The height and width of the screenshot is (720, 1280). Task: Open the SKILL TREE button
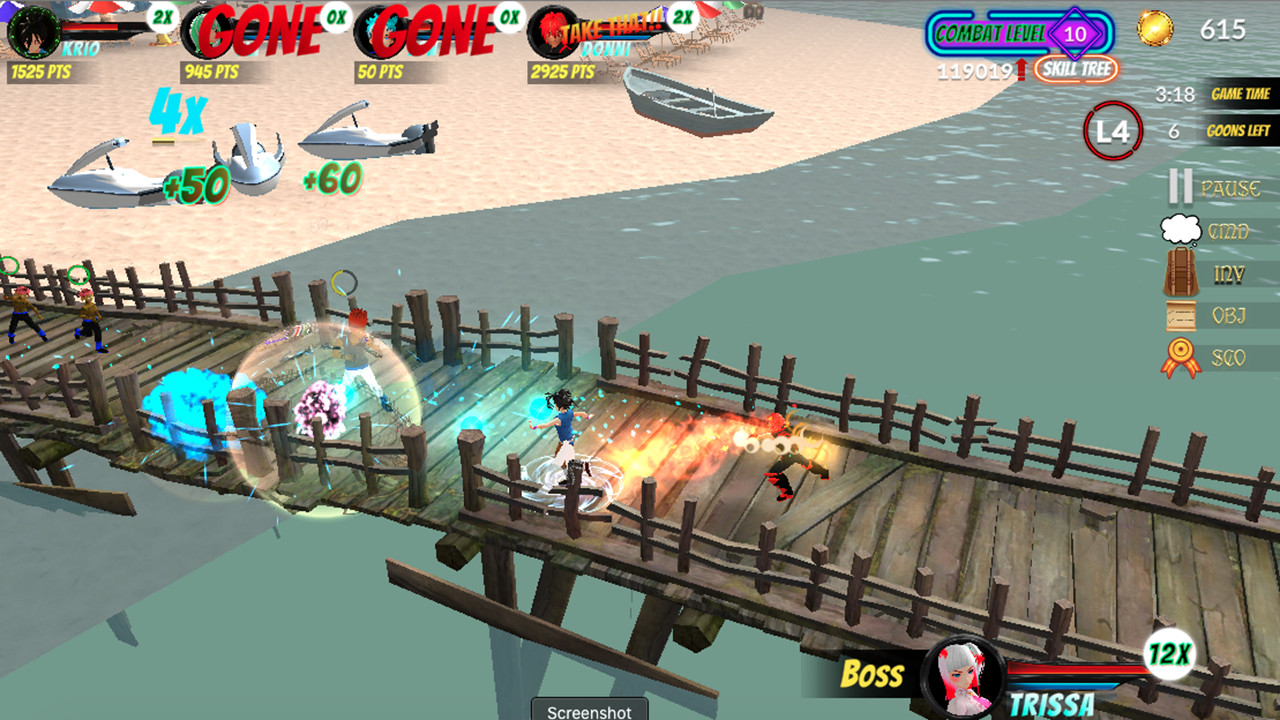(x=1076, y=68)
